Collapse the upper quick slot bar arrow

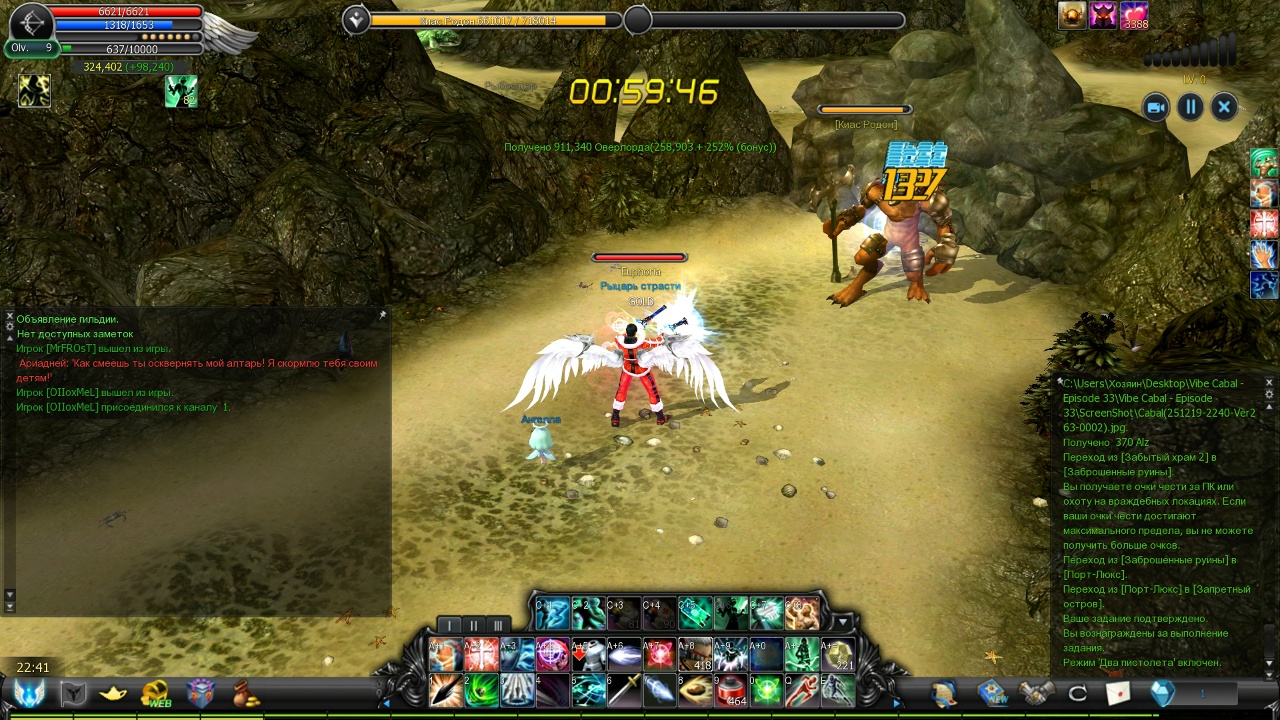point(843,623)
